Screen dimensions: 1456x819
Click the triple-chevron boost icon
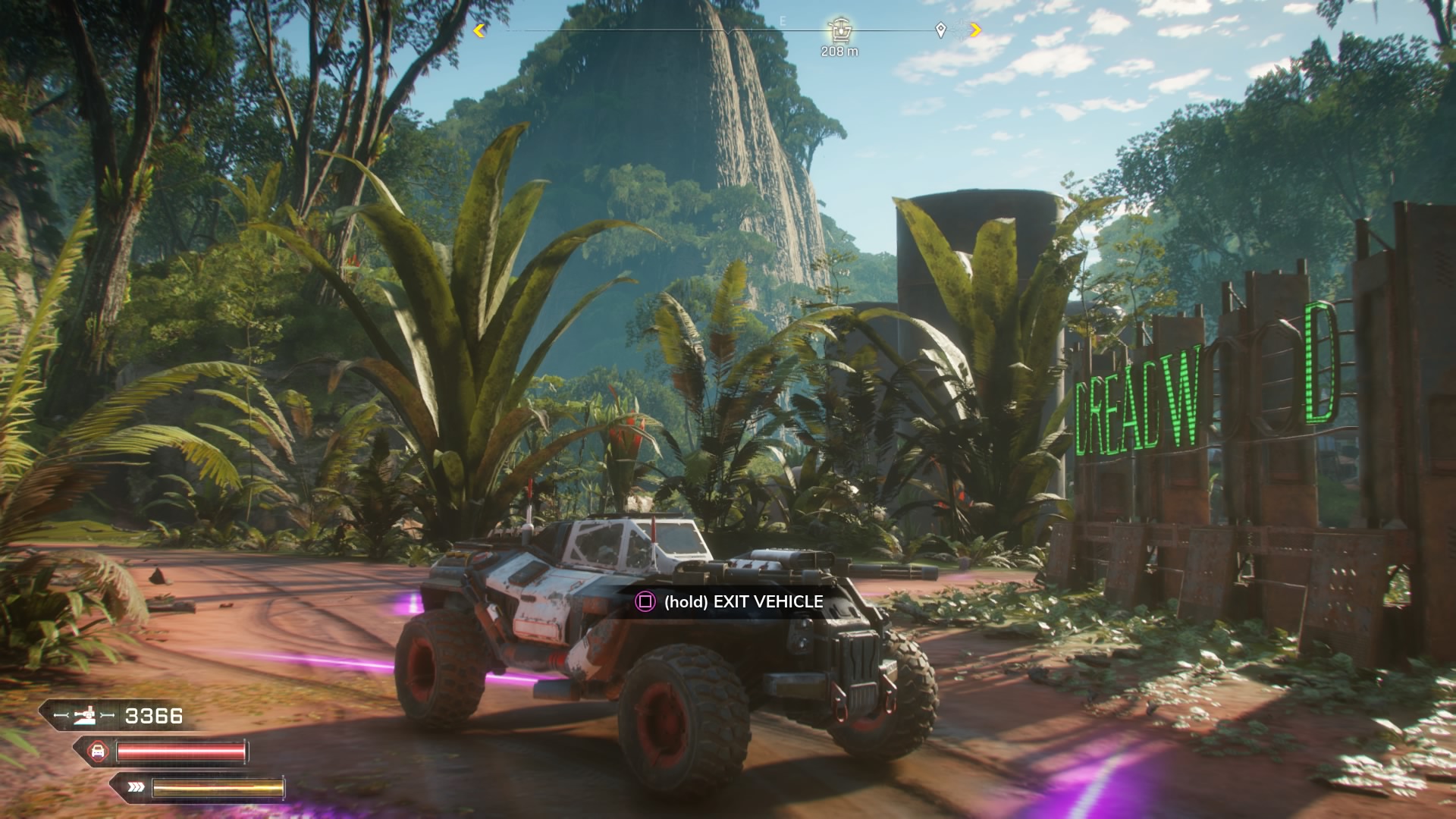(136, 787)
